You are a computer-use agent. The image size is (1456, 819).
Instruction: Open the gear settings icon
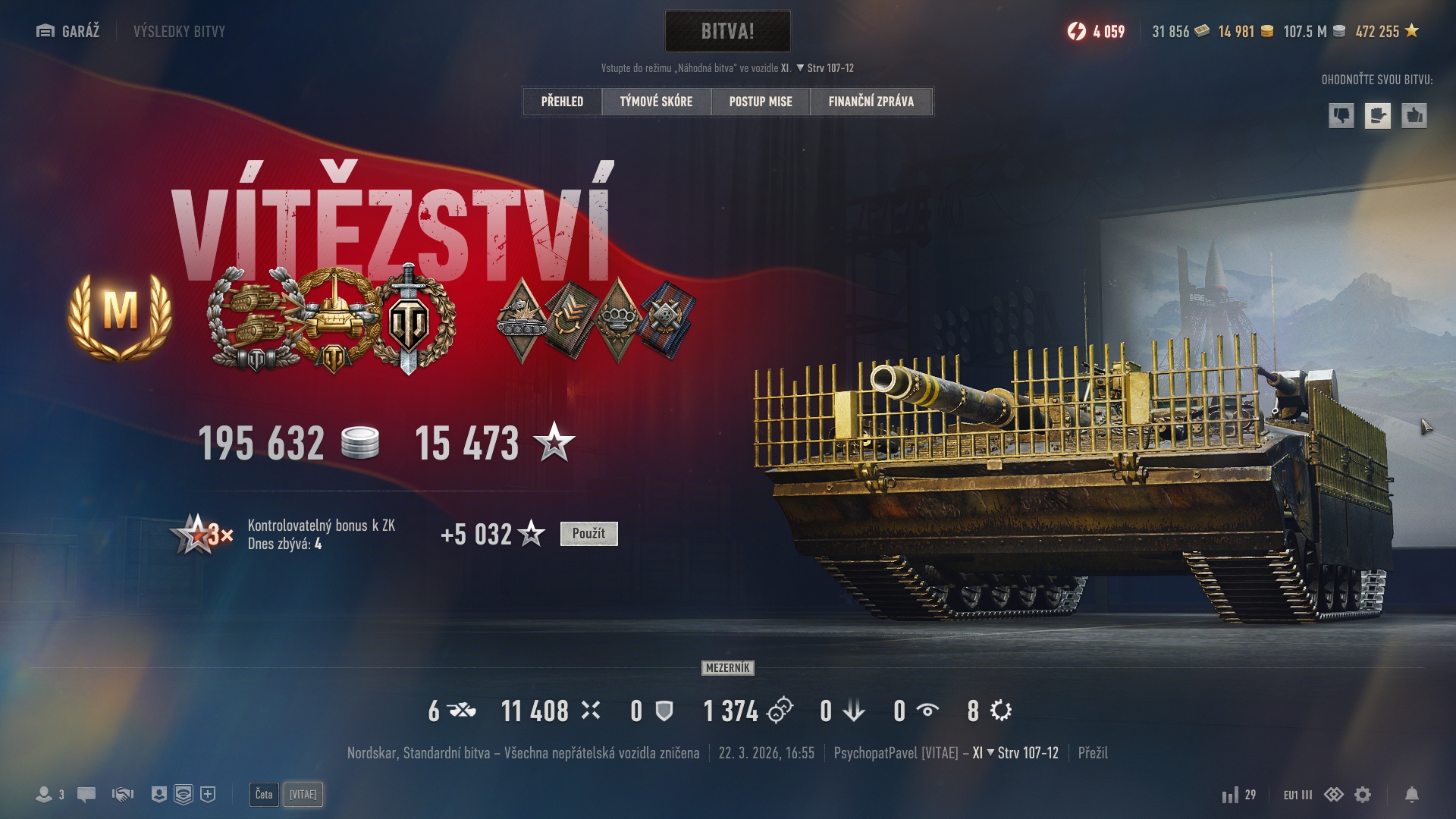click(1363, 795)
